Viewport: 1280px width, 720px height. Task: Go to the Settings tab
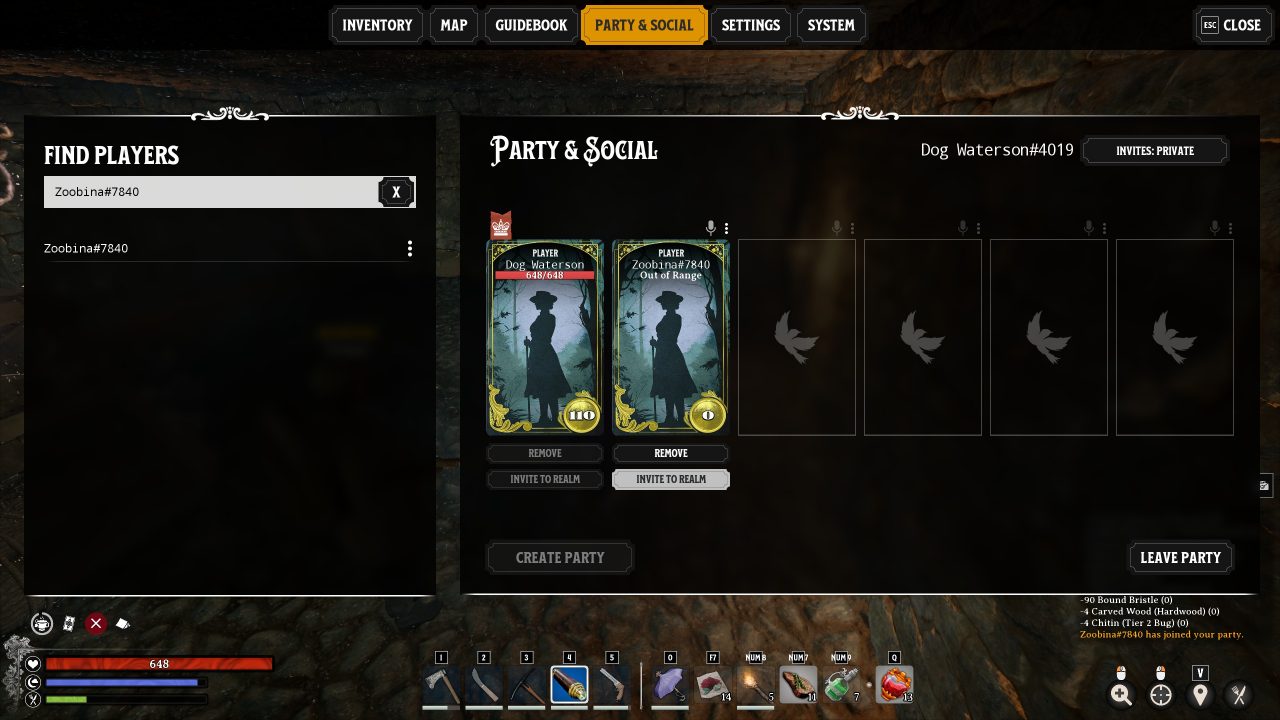[x=750, y=25]
